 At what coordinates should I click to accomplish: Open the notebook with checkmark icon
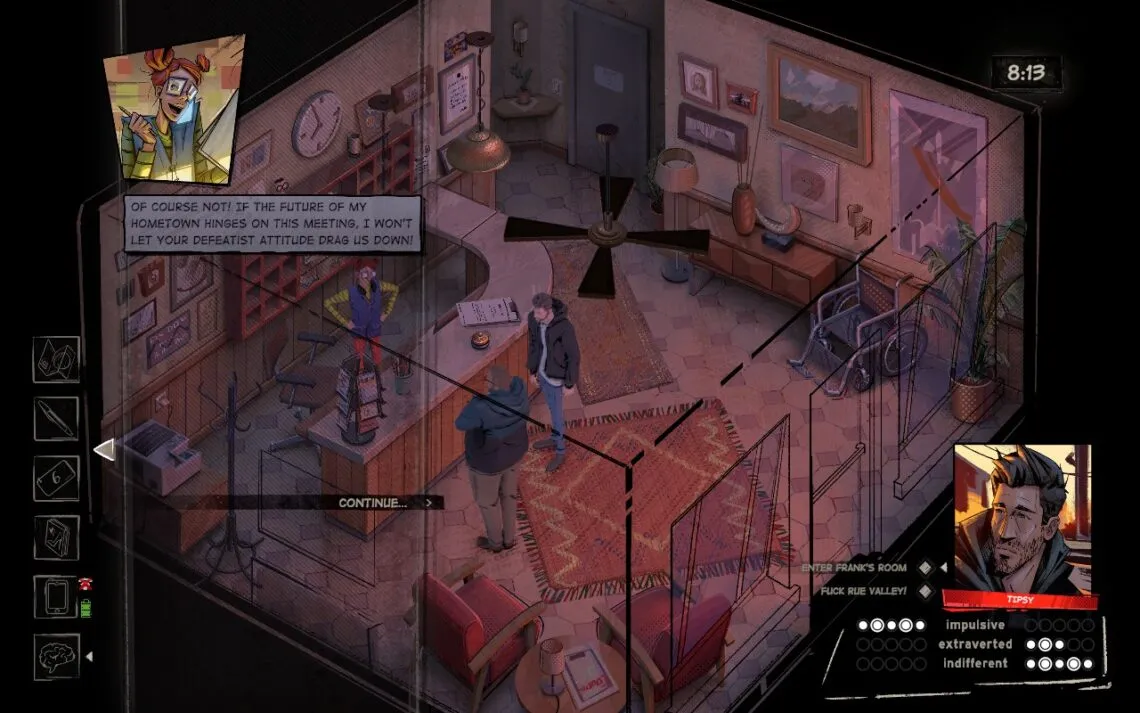coord(56,538)
